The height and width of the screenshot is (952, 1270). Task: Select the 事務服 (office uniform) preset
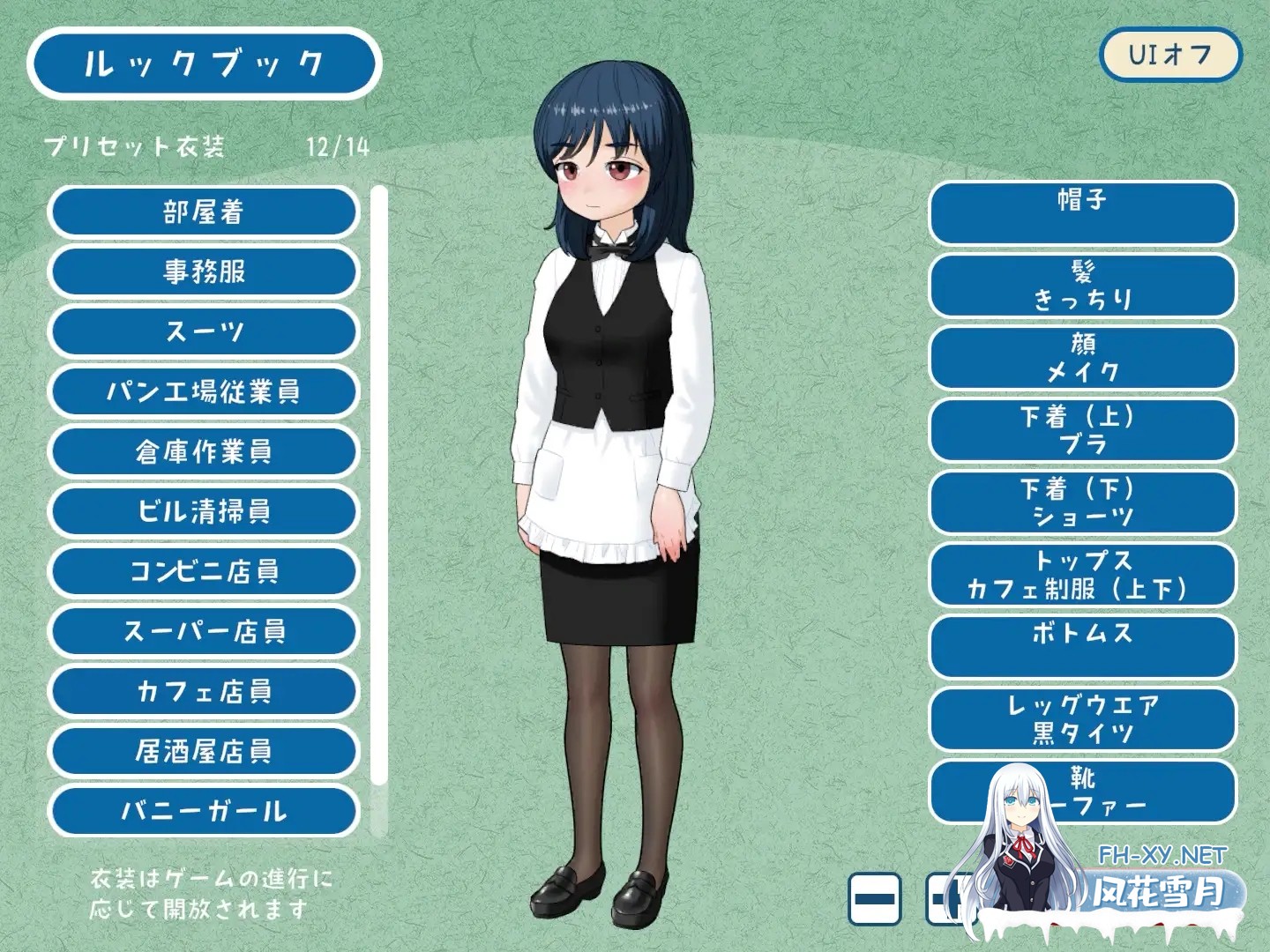204,271
